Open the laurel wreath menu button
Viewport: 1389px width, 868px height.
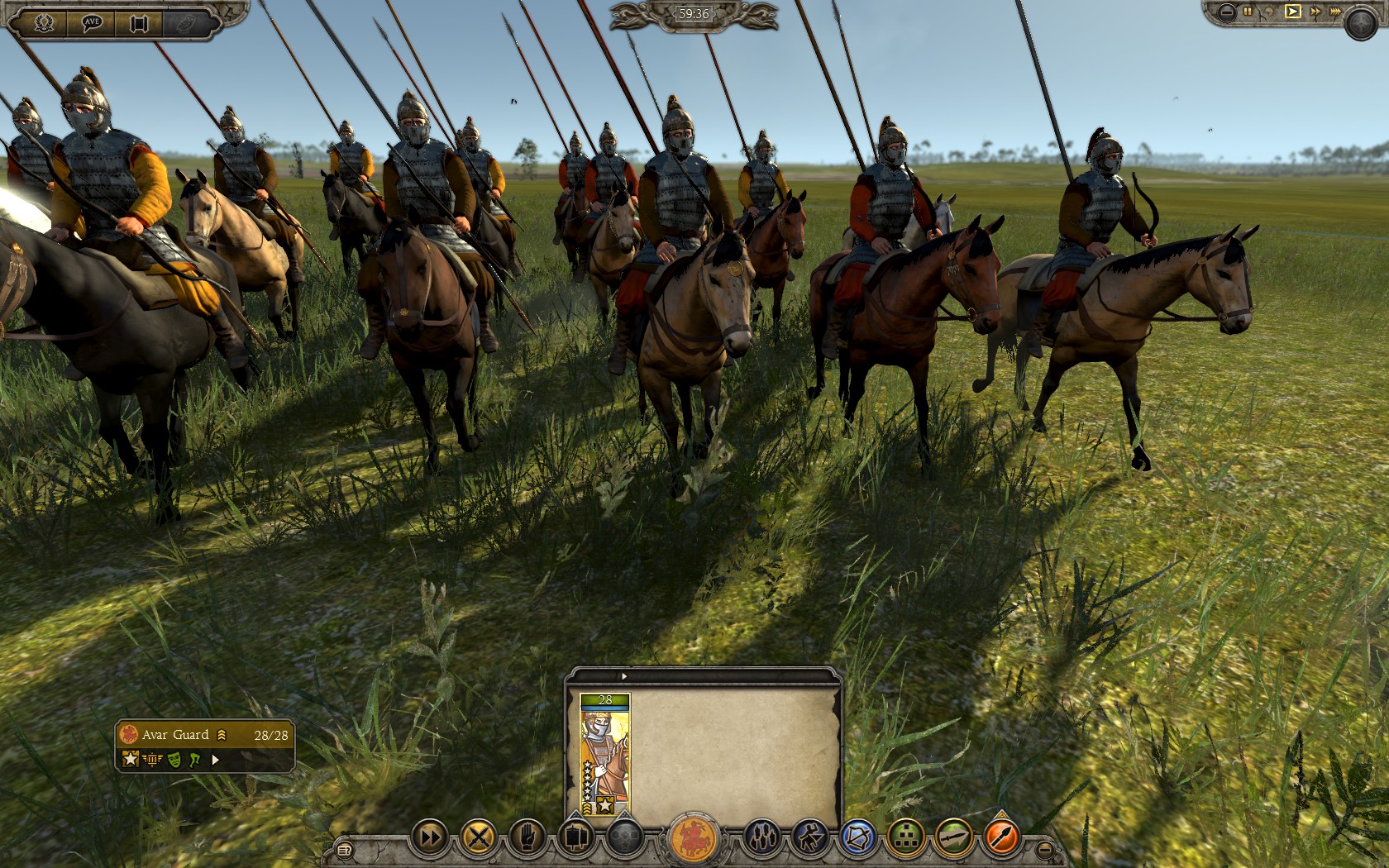[45, 23]
